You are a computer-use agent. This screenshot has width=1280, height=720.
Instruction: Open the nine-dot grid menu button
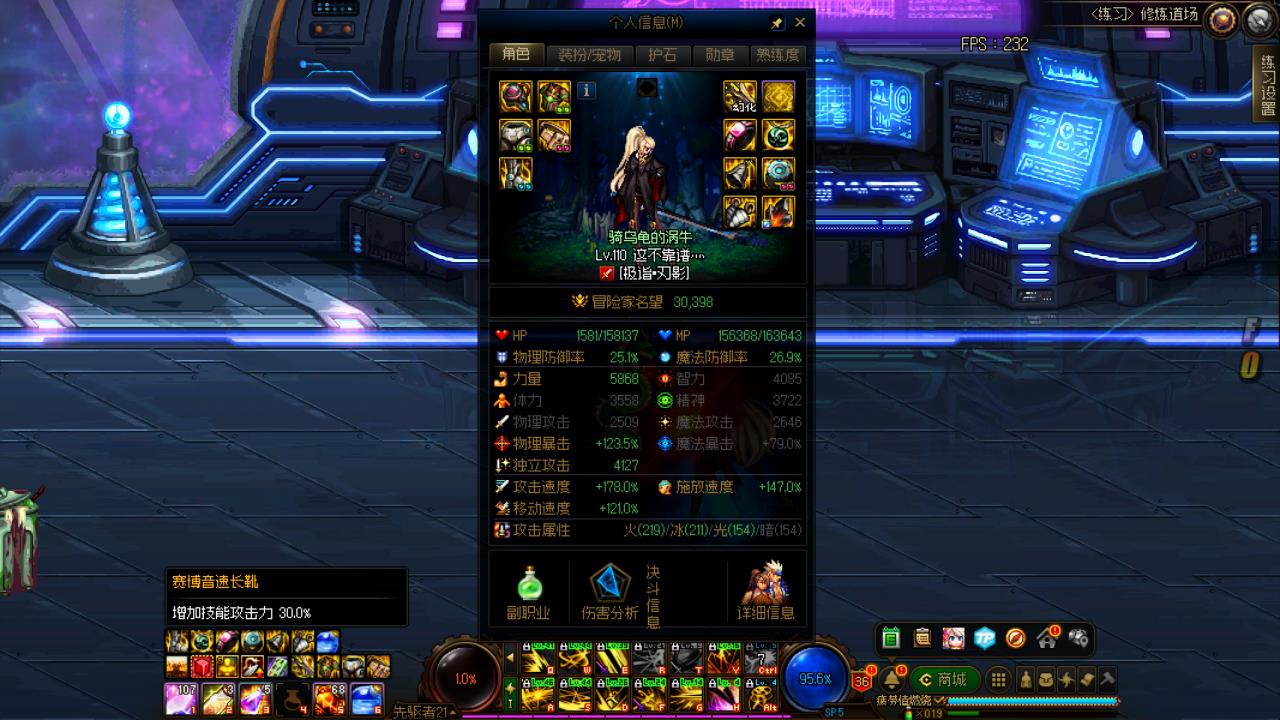tap(998, 680)
